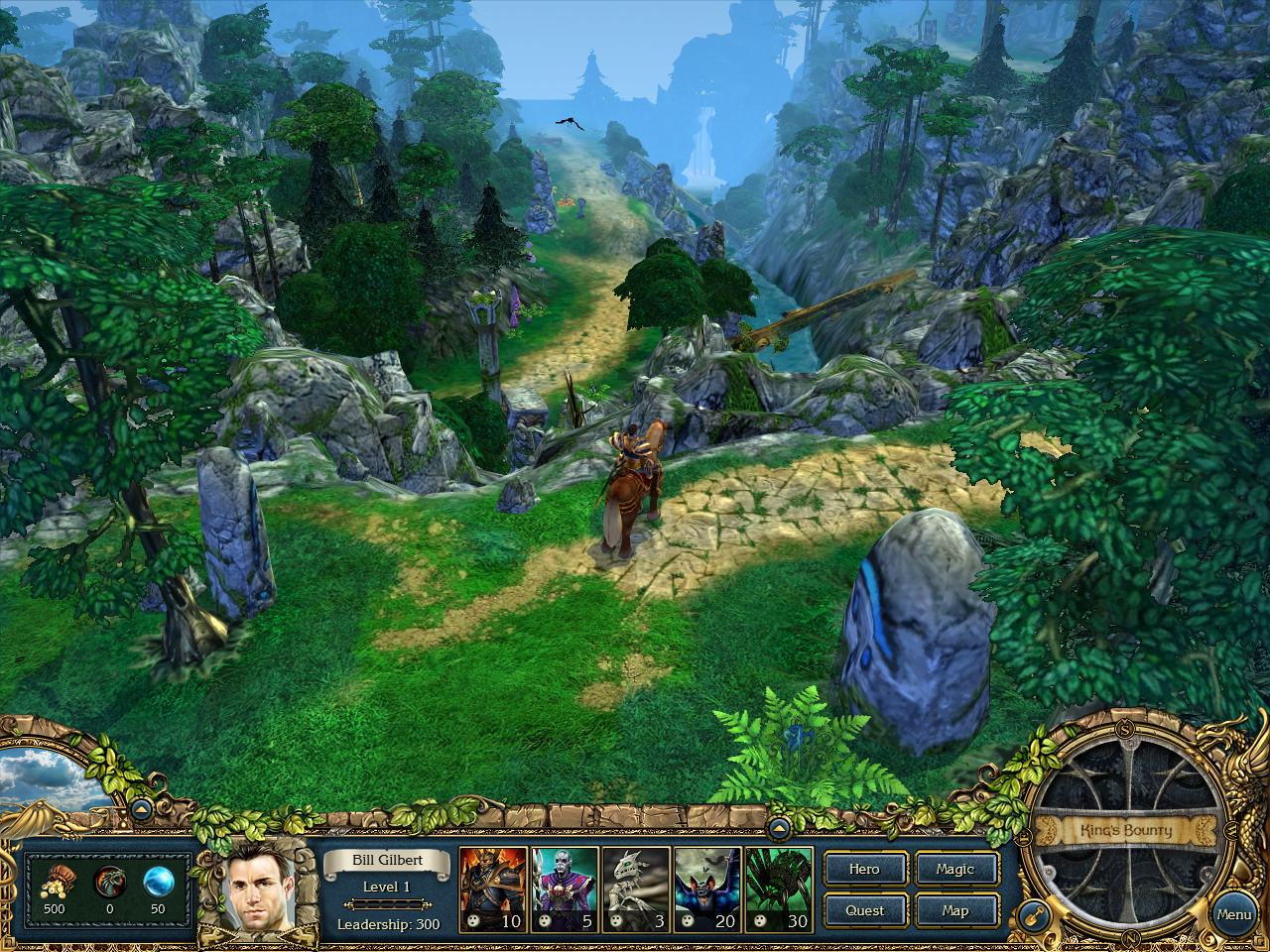Screen dimensions: 1270x952
Task: Select the purple-robed necromancer troop slot
Action: coord(565,890)
